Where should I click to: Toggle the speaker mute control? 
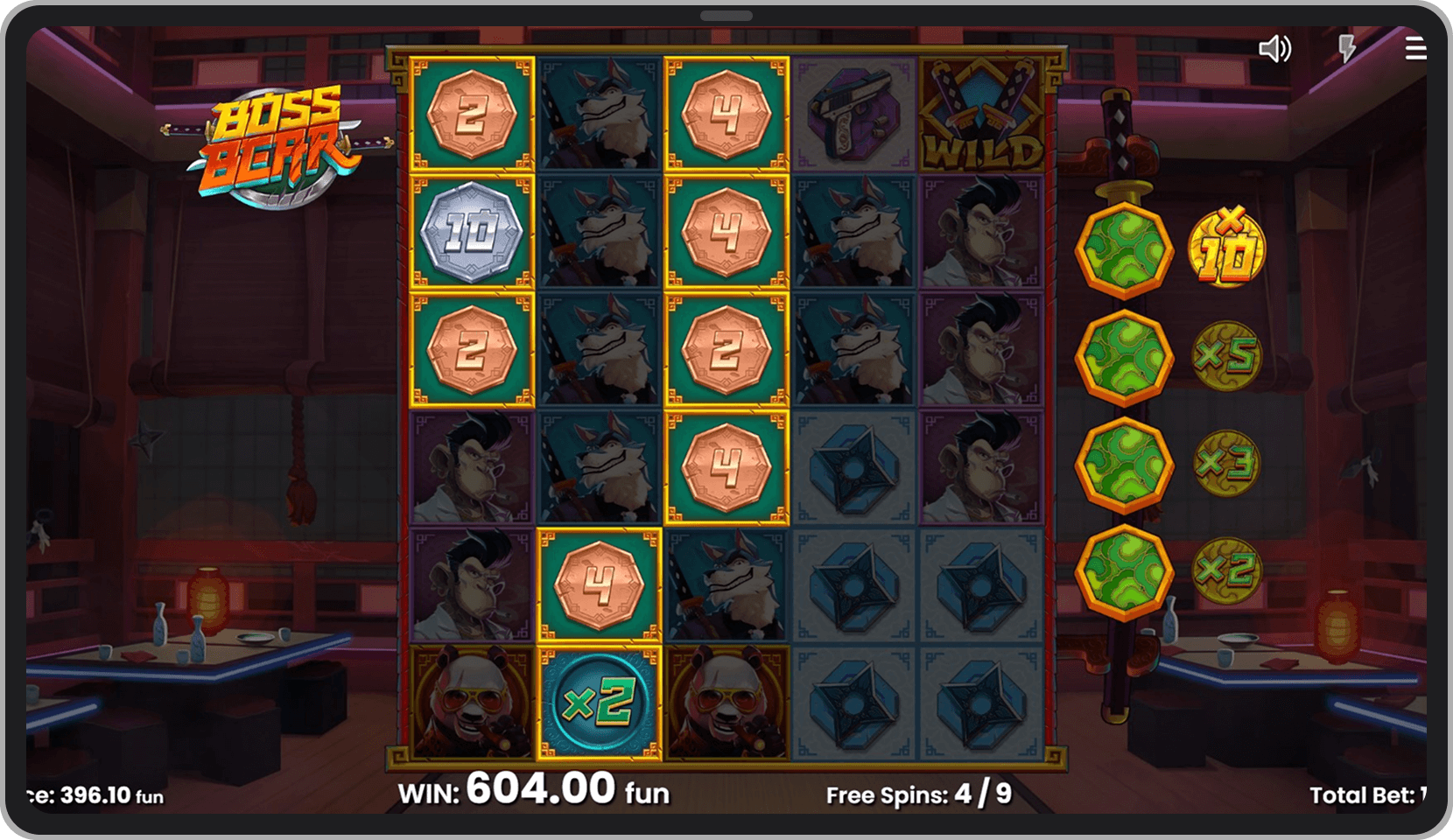click(1276, 50)
